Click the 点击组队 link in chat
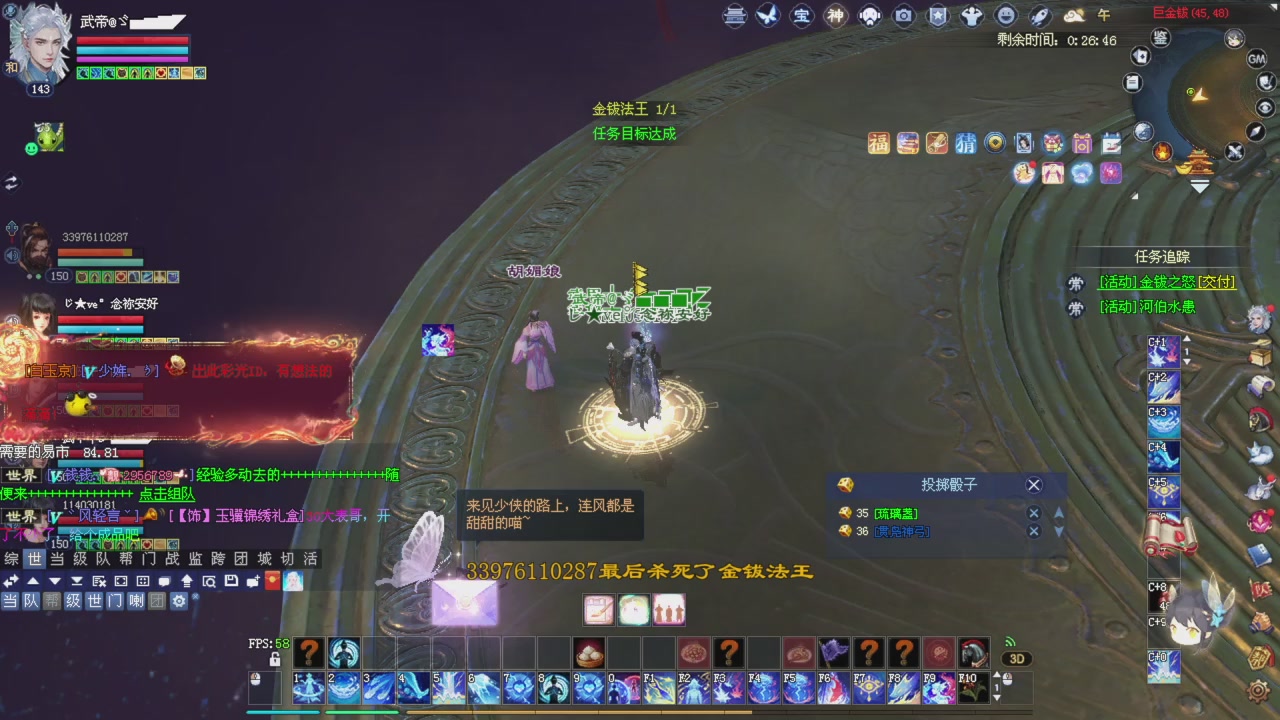Viewport: 1280px width, 720px height. pyautogui.click(x=165, y=496)
